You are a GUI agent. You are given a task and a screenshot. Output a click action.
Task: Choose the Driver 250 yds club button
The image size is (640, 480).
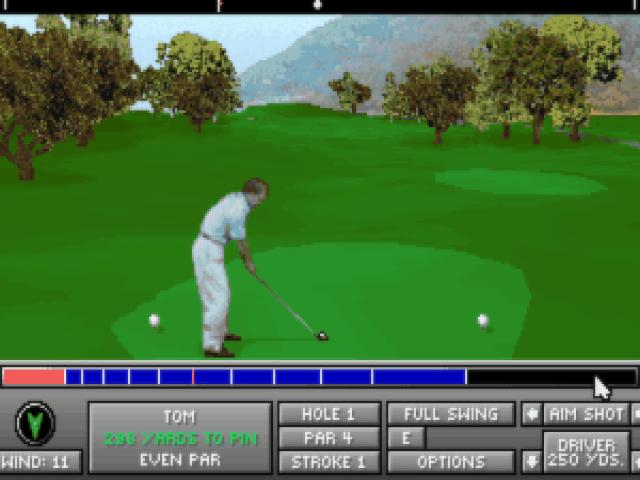pos(586,452)
